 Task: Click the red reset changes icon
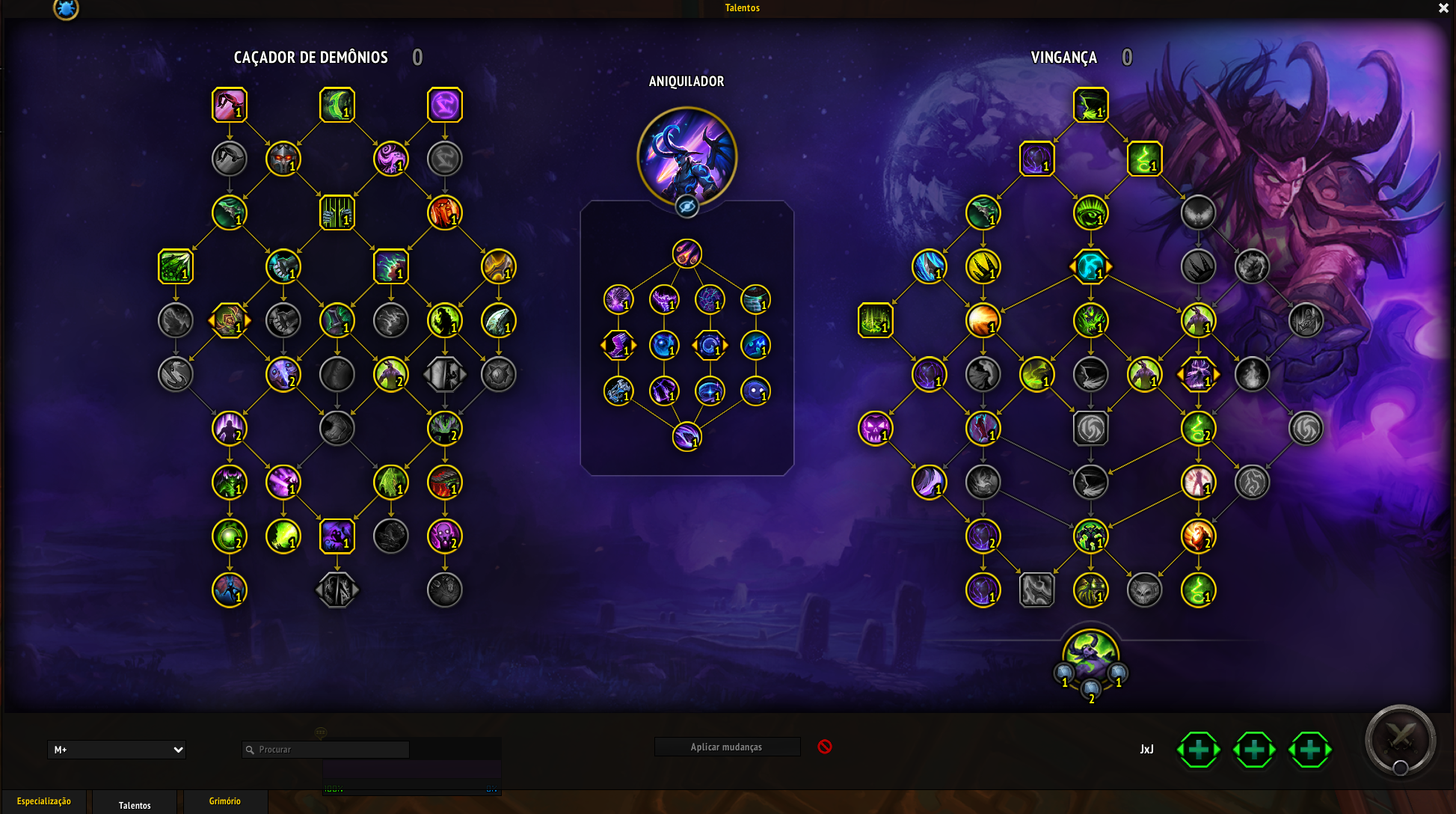tap(825, 747)
